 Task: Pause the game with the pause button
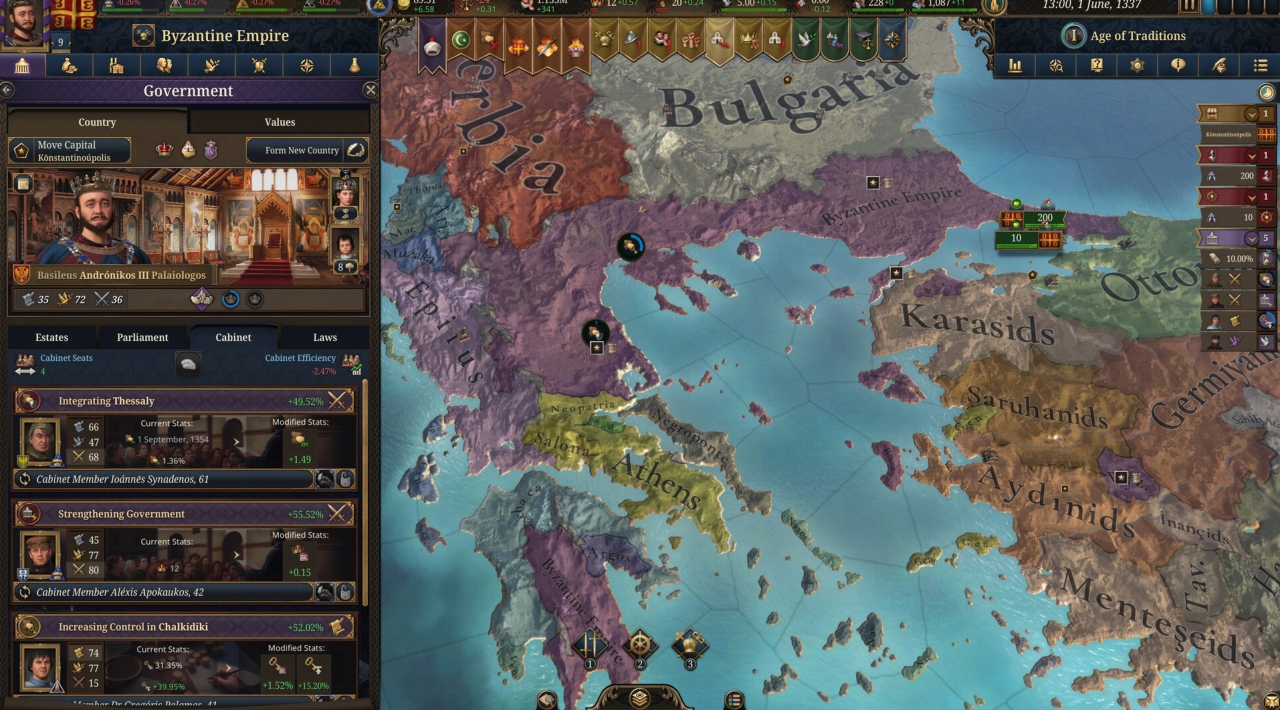[x=1189, y=6]
